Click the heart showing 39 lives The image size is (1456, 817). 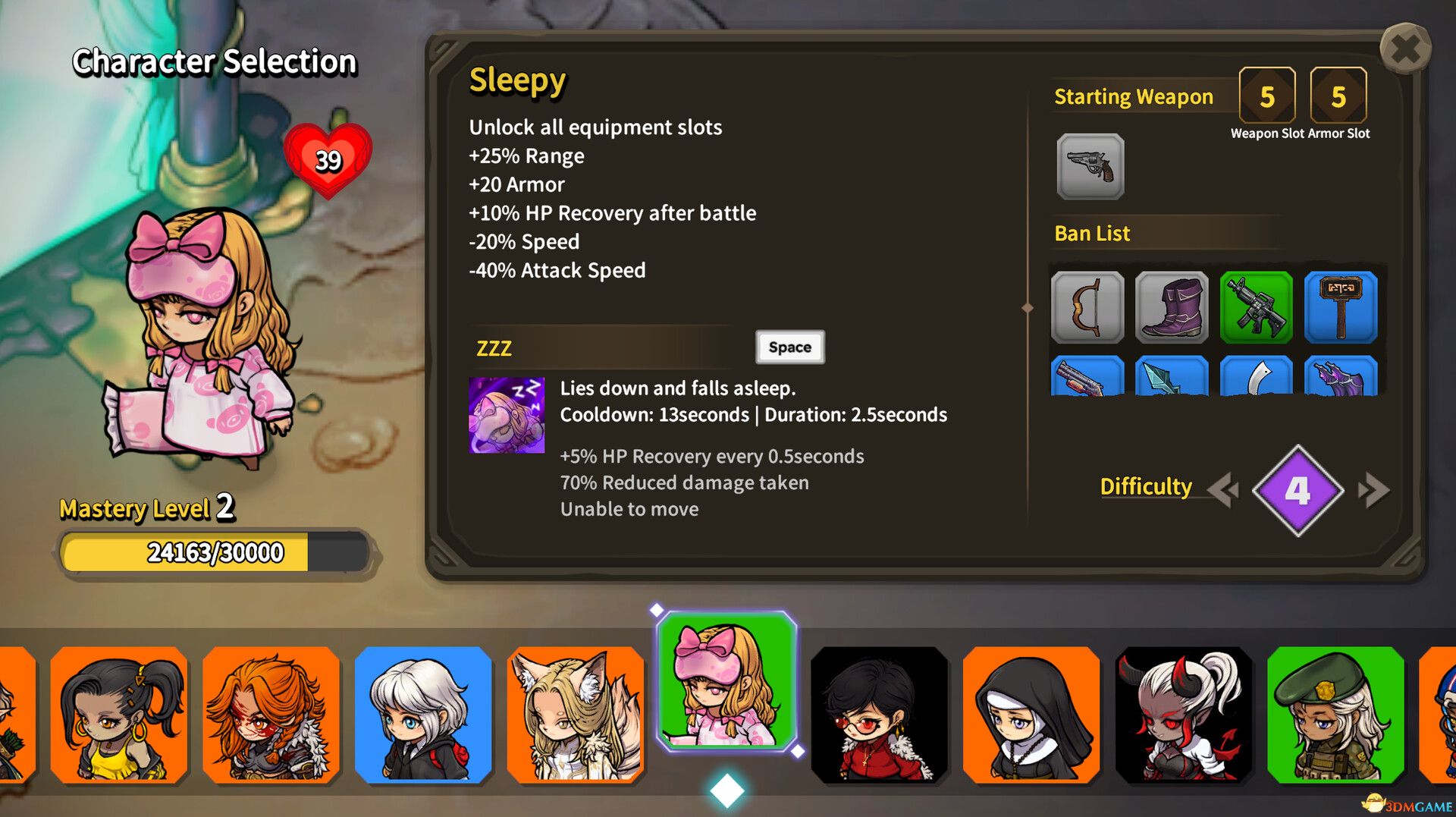pos(328,159)
